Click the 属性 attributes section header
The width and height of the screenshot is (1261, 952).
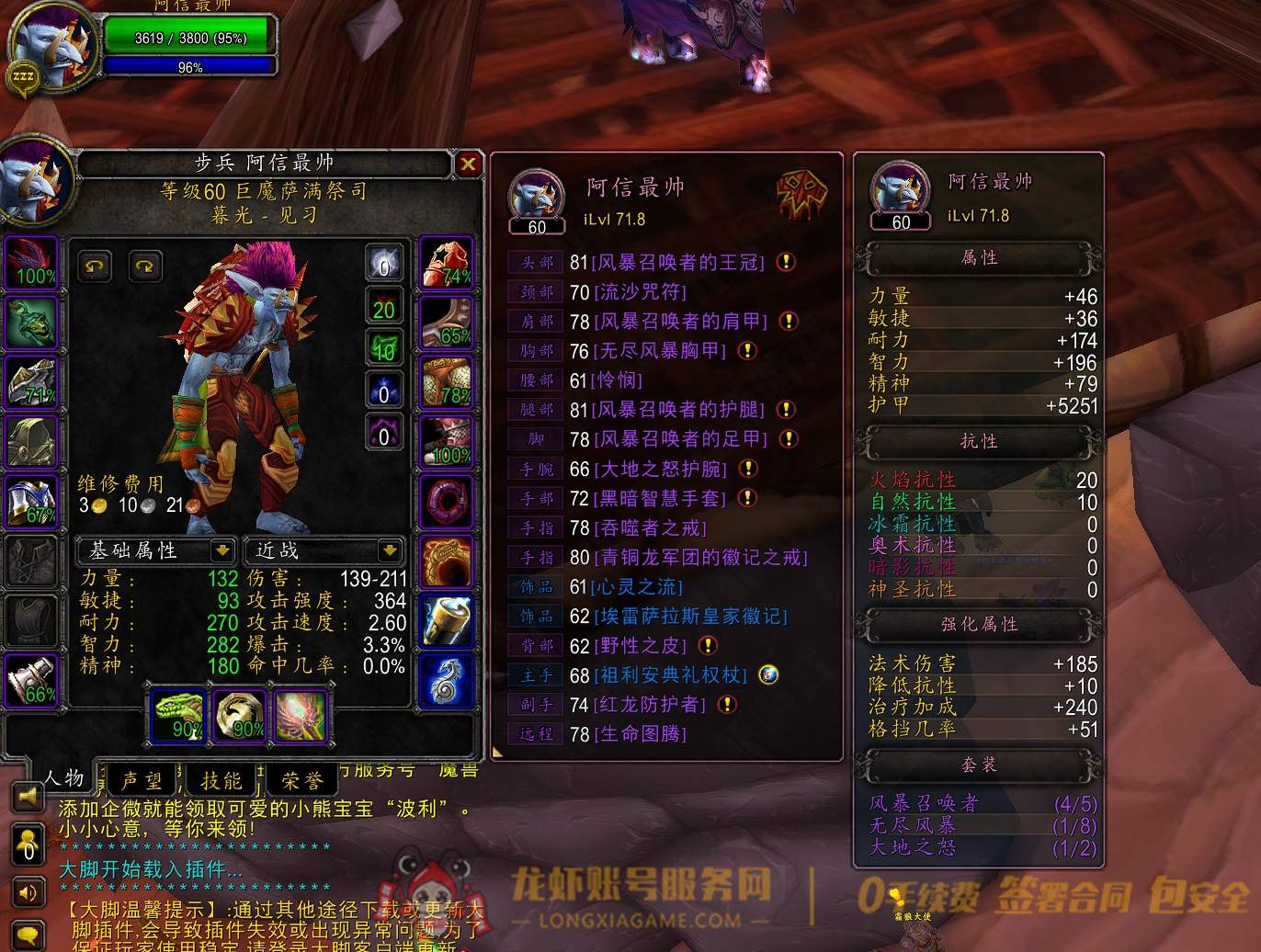[979, 258]
